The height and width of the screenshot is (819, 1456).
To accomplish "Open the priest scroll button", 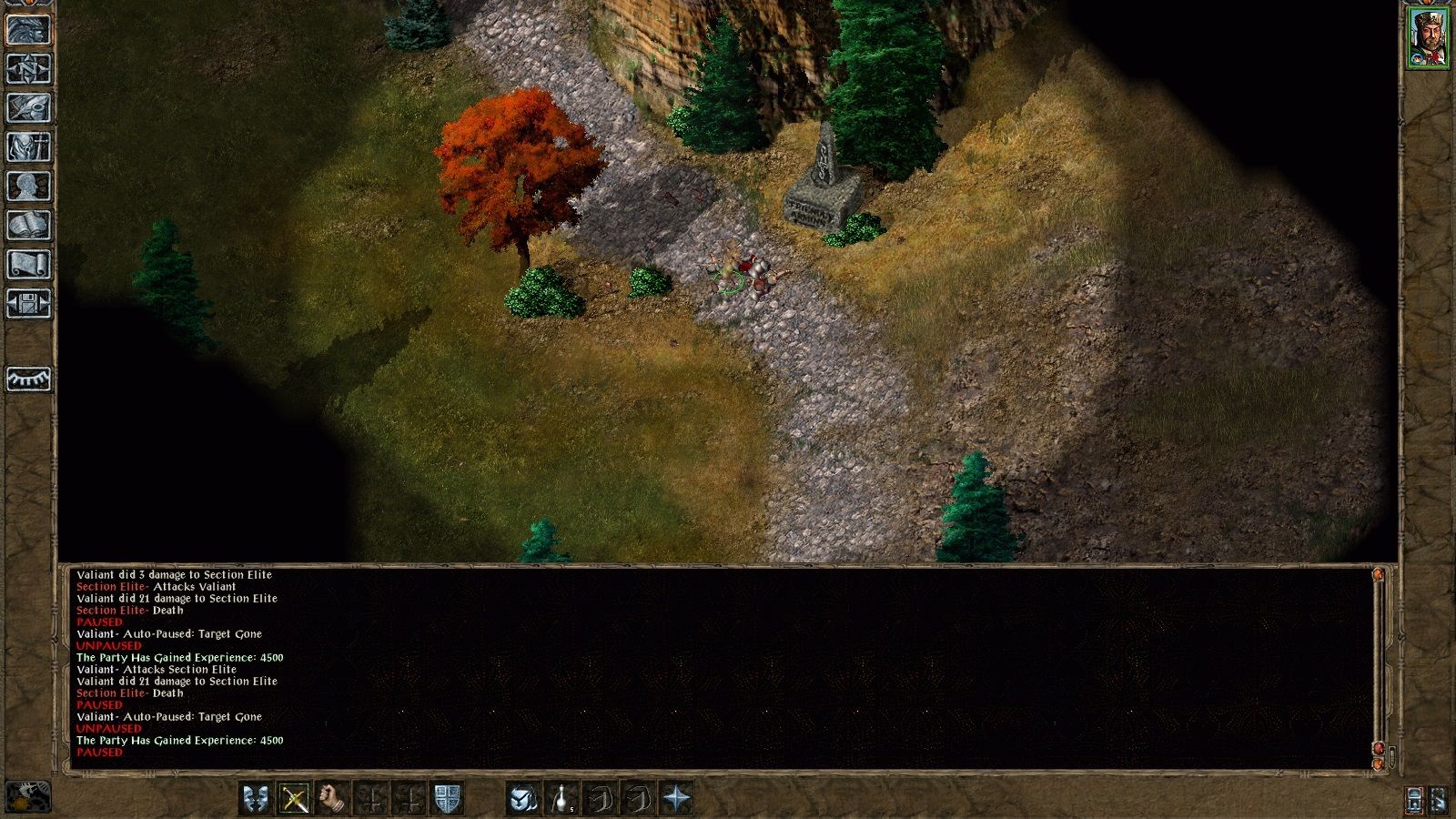I will pos(29,265).
